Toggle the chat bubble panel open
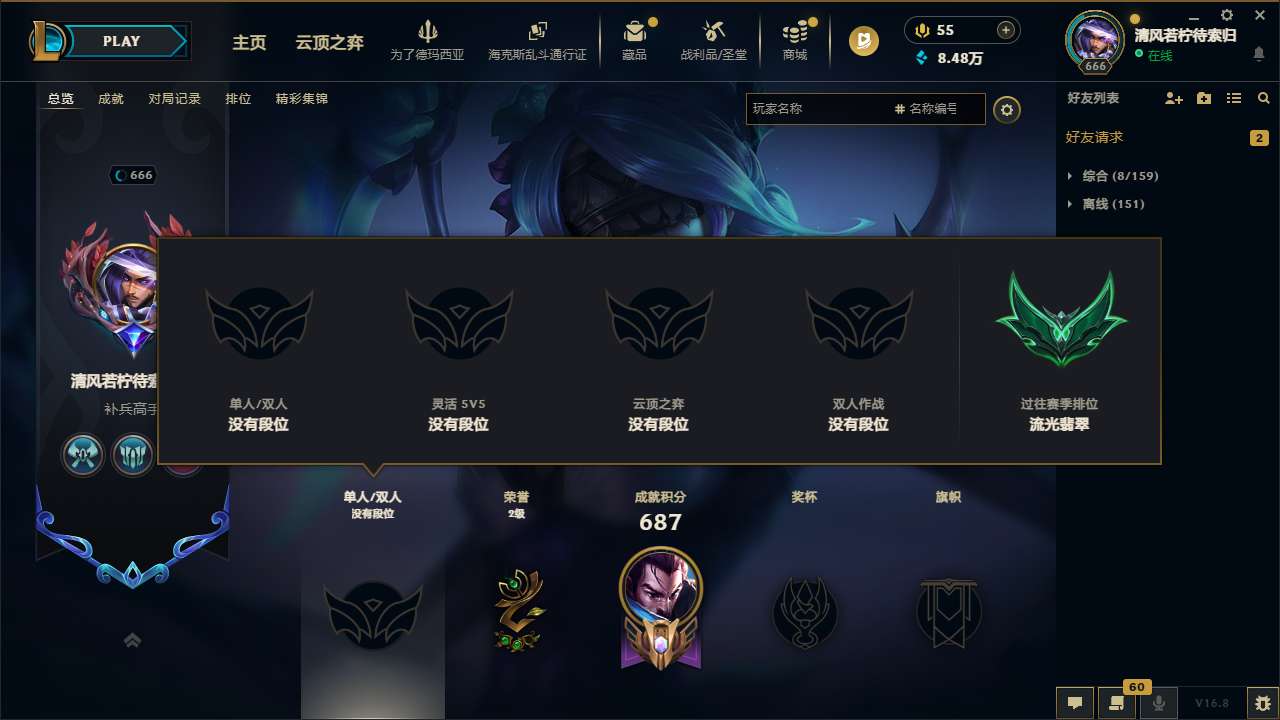 coord(1074,703)
